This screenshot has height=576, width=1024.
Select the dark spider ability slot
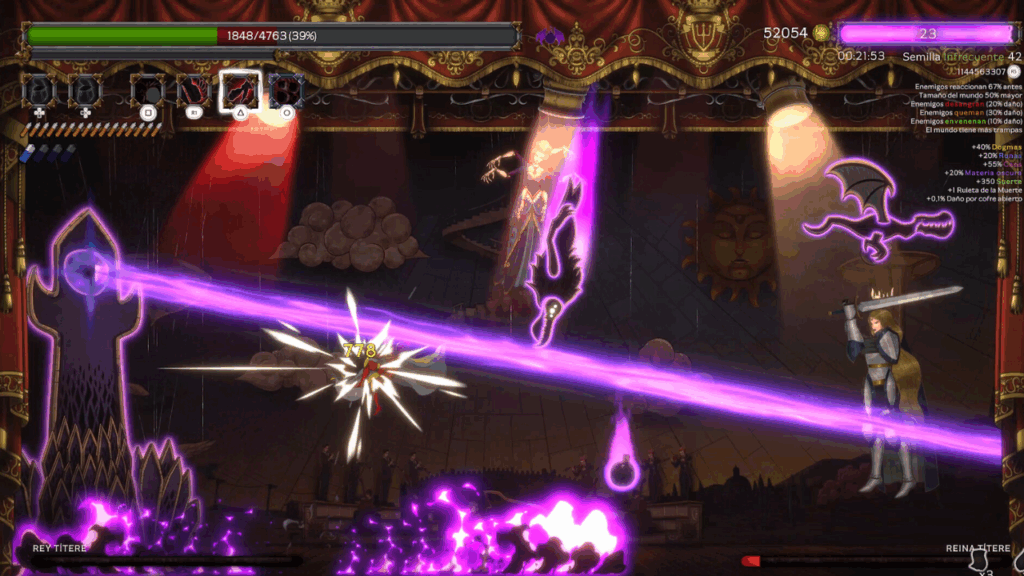click(x=148, y=91)
